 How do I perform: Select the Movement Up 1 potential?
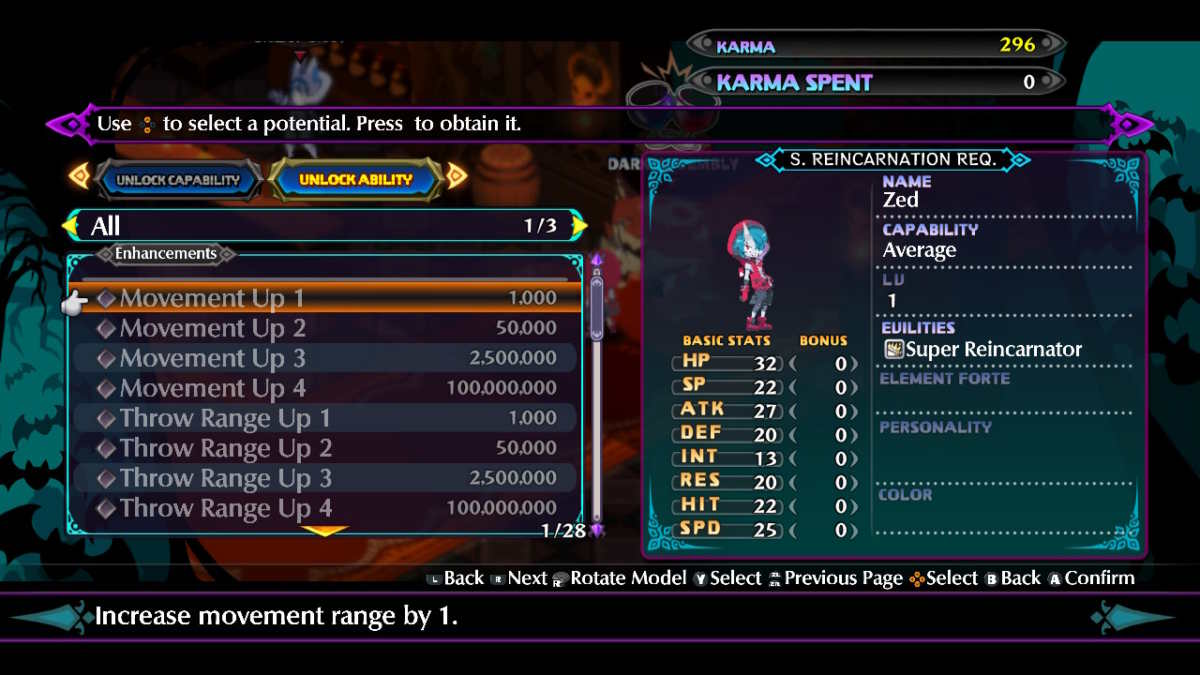click(x=326, y=298)
